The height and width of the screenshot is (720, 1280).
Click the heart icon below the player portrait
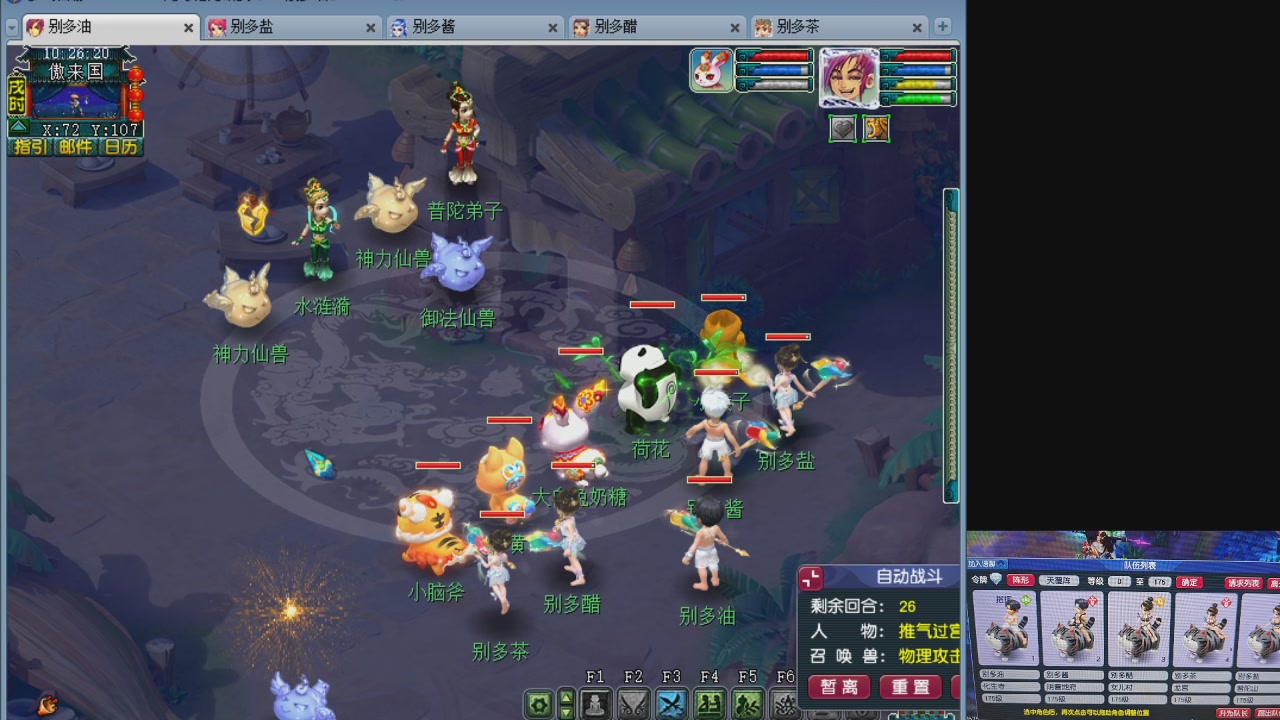point(843,128)
